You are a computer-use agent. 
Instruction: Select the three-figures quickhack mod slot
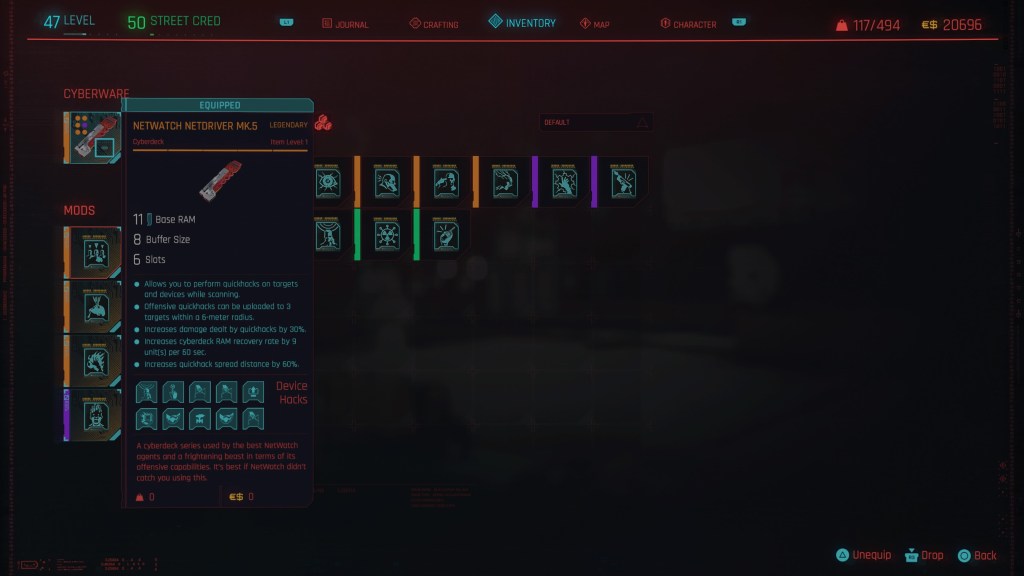[94, 252]
